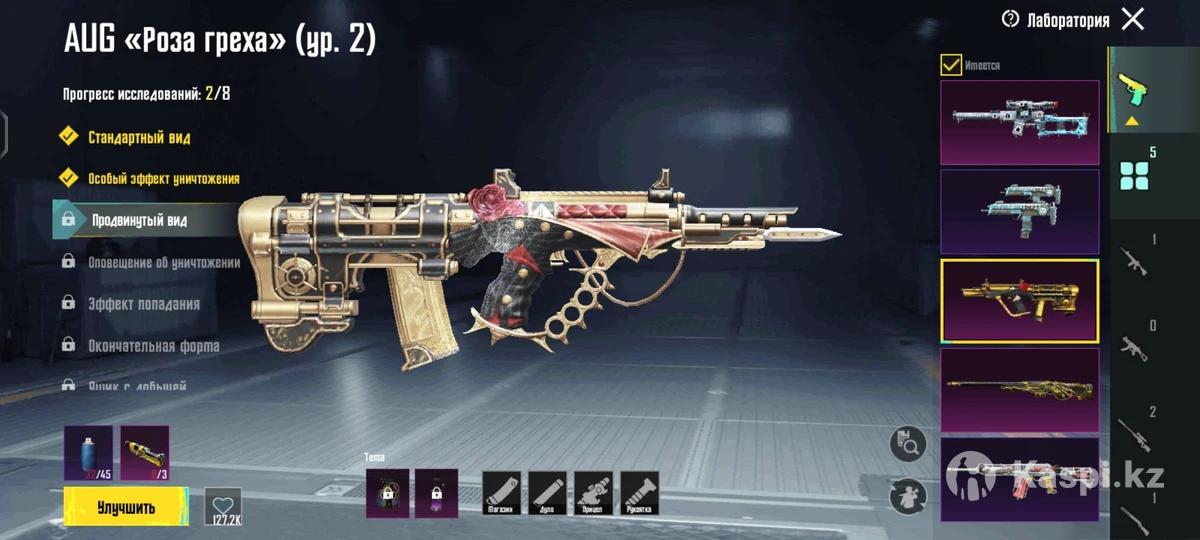Select locked Оповещение об уничтожении stage

(x=165, y=262)
